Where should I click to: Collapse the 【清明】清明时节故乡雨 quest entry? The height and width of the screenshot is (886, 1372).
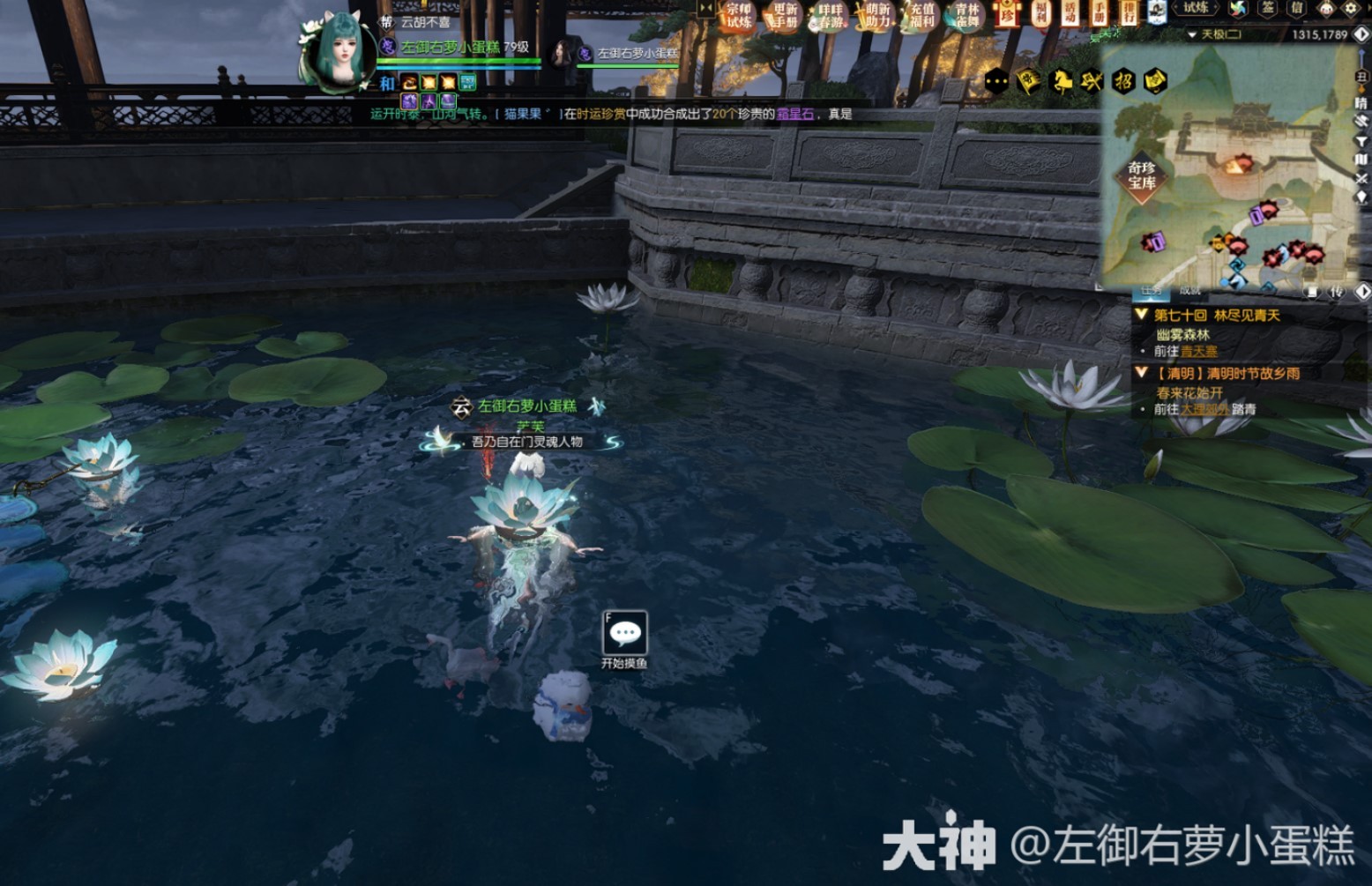point(1142,373)
